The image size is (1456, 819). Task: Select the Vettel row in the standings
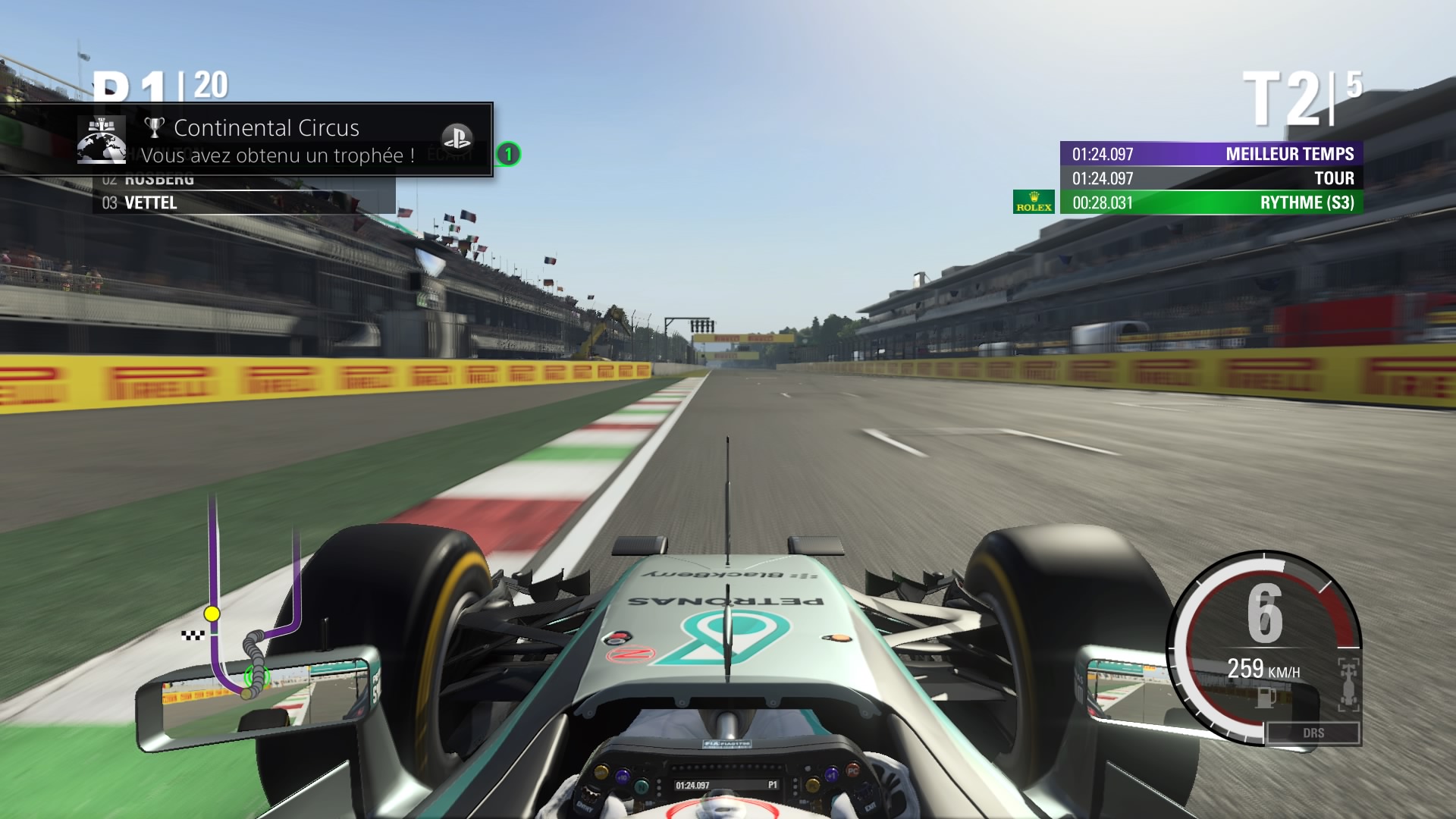pyautogui.click(x=243, y=202)
